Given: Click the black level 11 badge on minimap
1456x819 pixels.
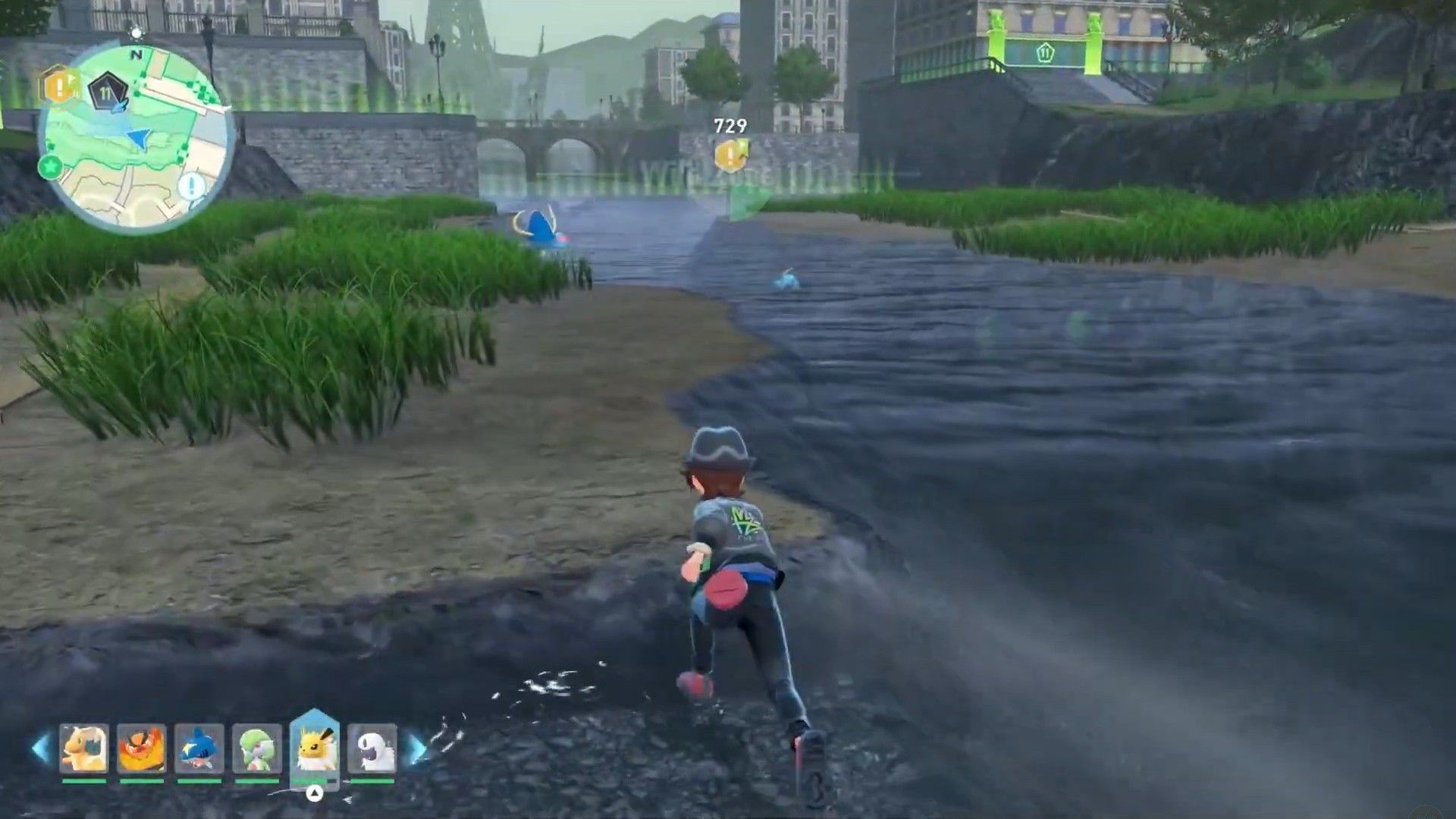Looking at the screenshot, I should [x=107, y=89].
